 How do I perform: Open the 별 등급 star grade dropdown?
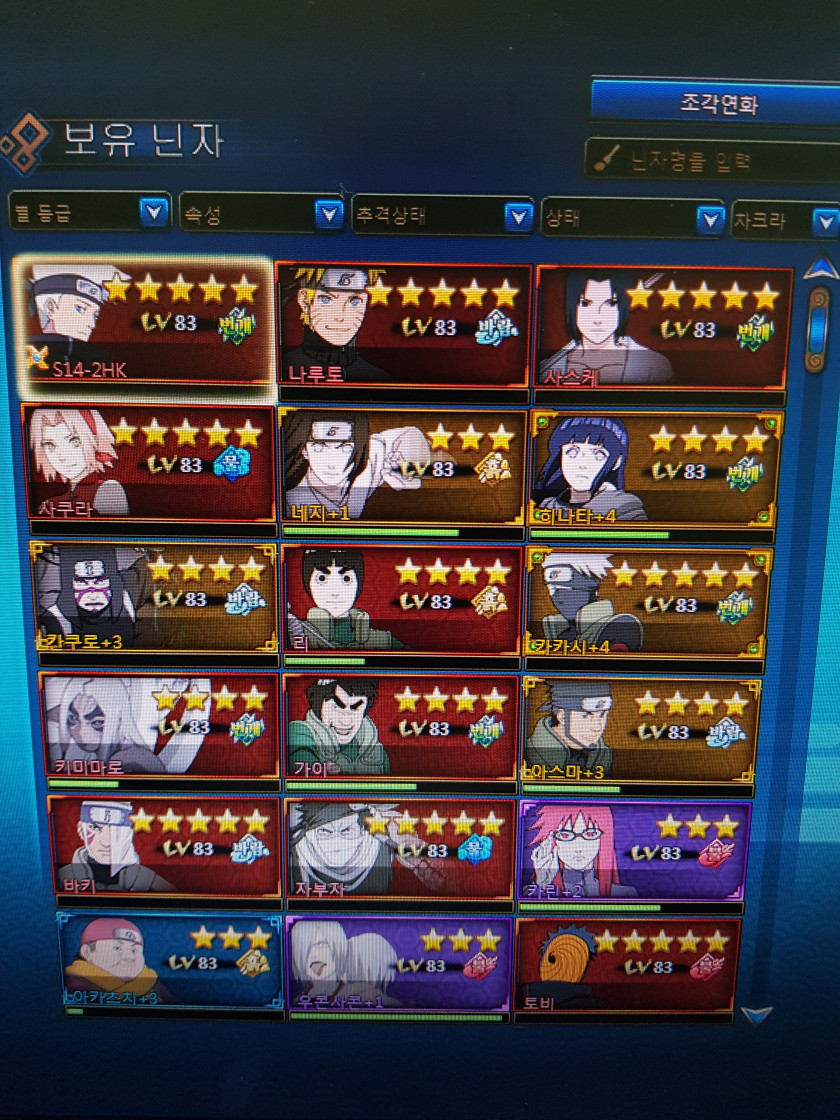[88, 212]
